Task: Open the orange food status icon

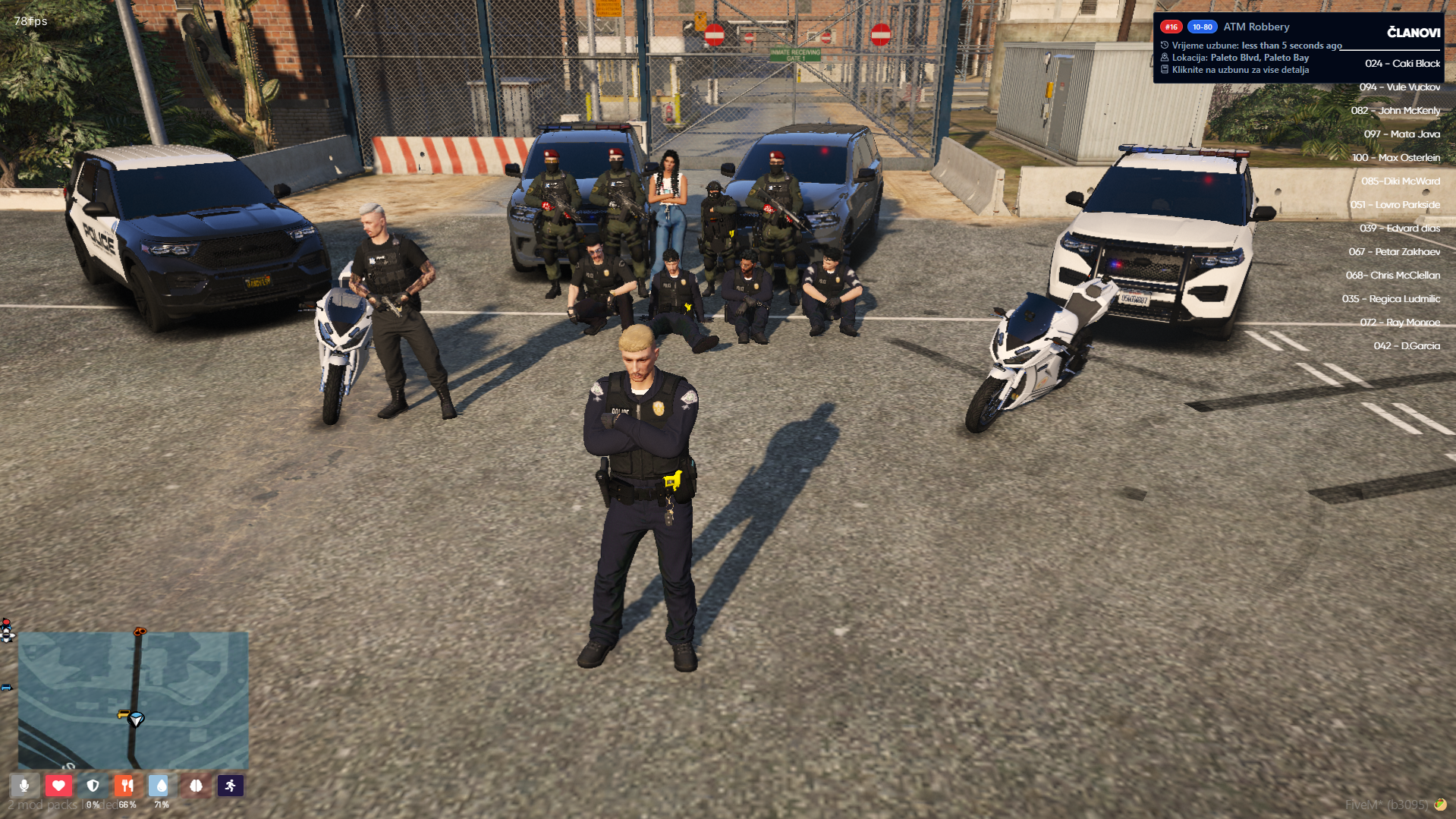Action: click(x=127, y=786)
